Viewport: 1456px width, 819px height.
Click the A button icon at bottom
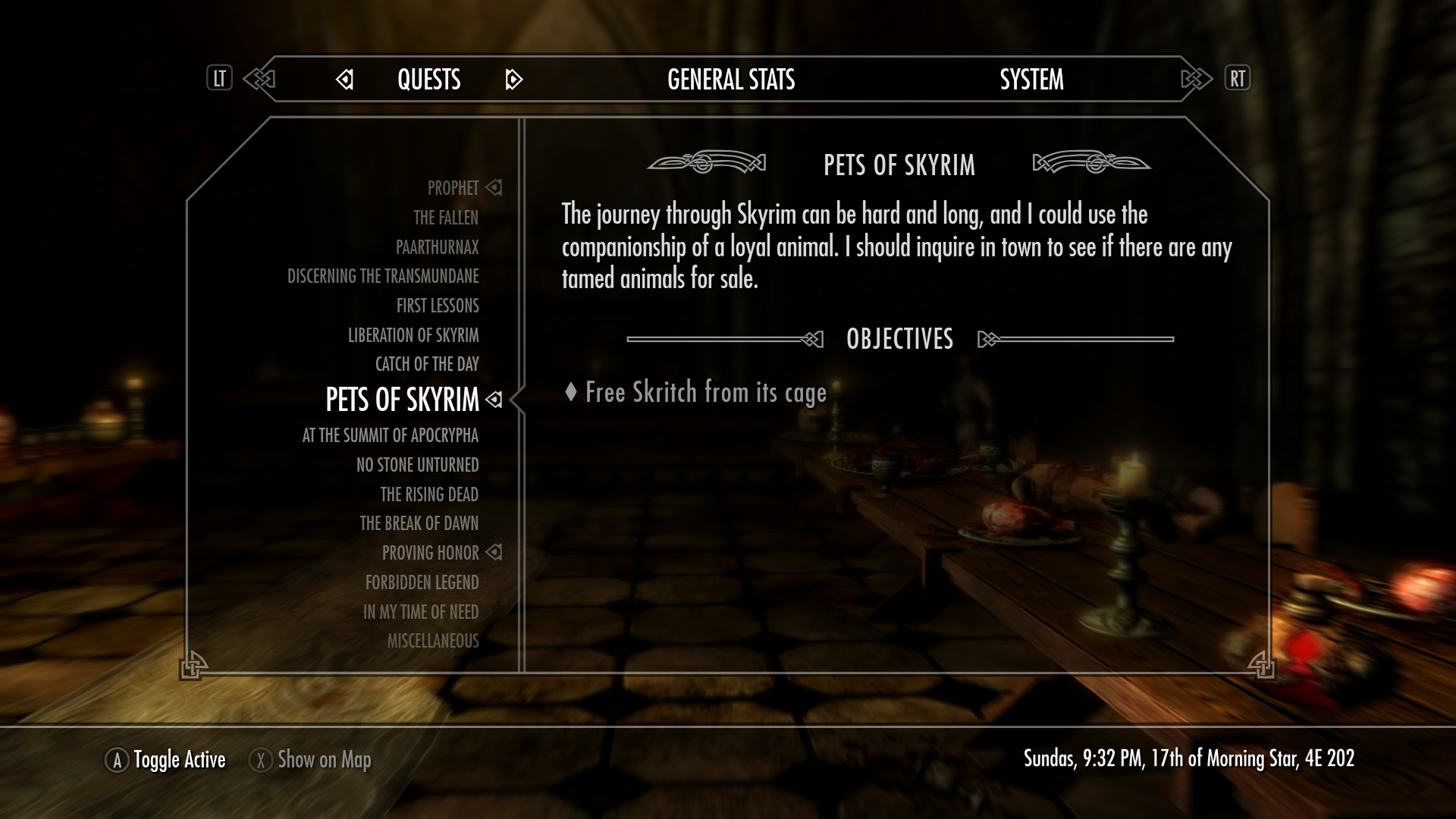[x=117, y=759]
